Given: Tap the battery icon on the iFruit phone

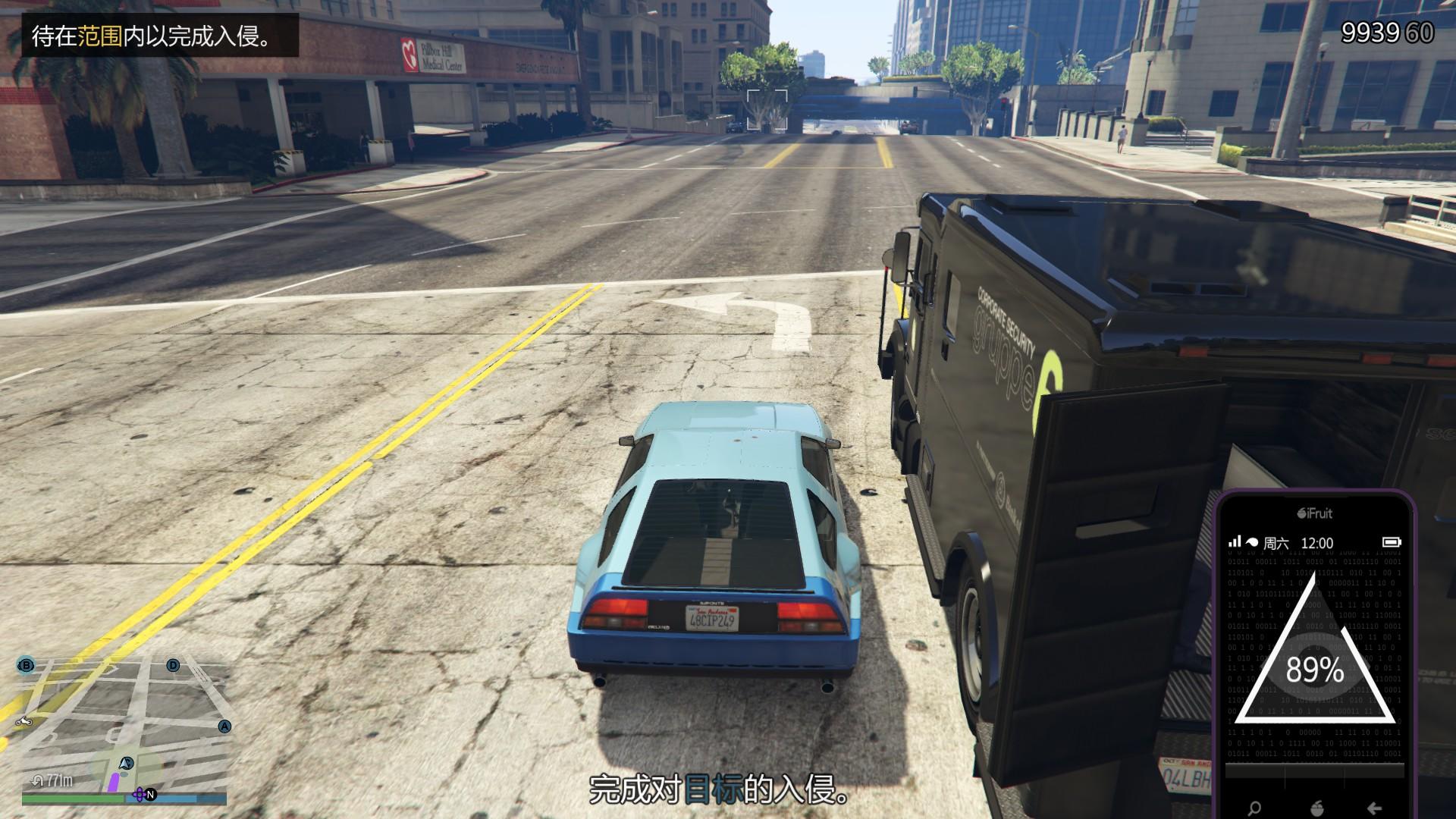Looking at the screenshot, I should [1392, 543].
